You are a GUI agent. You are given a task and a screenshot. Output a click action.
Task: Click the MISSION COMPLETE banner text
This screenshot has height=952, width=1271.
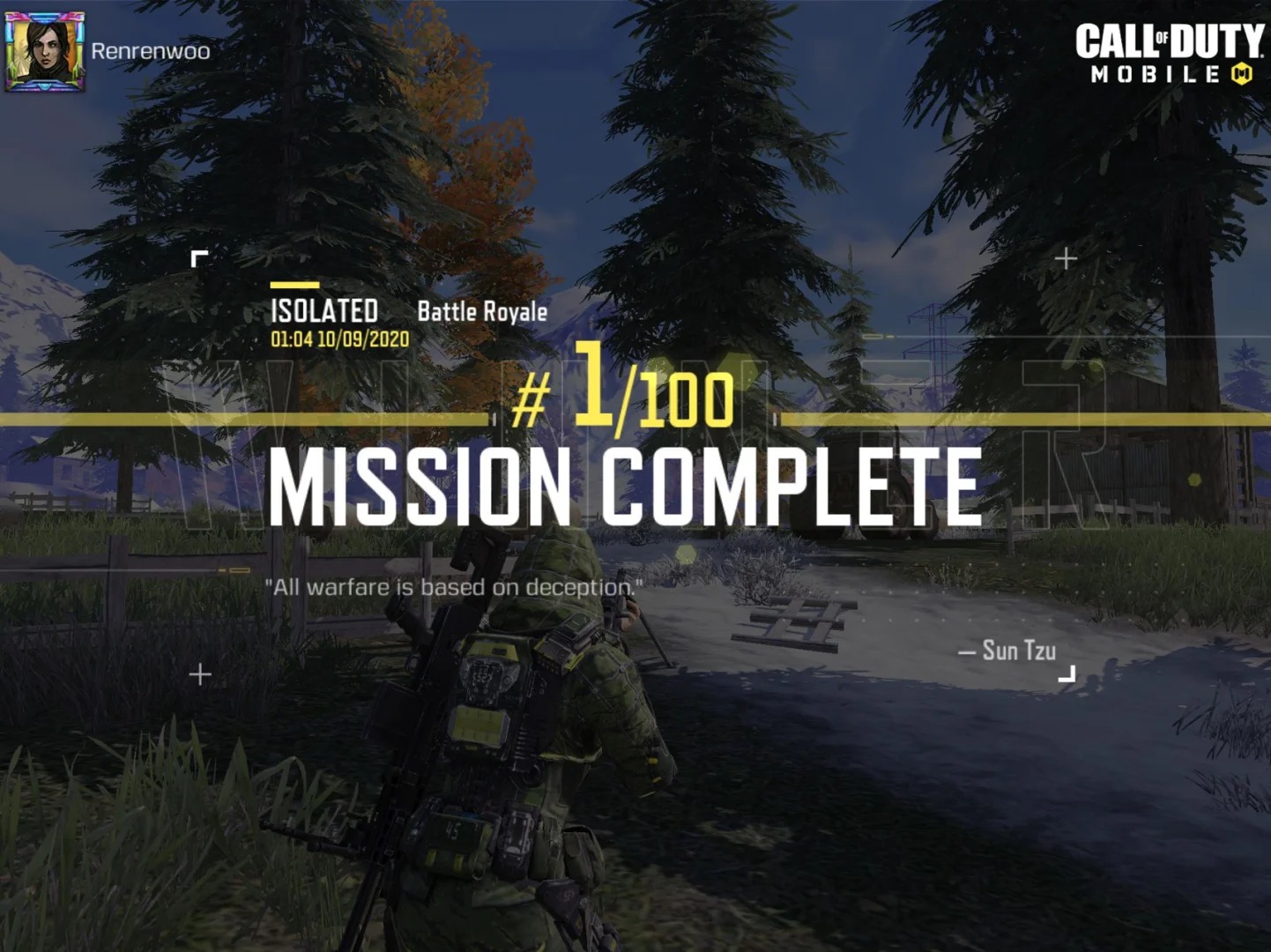(x=624, y=485)
